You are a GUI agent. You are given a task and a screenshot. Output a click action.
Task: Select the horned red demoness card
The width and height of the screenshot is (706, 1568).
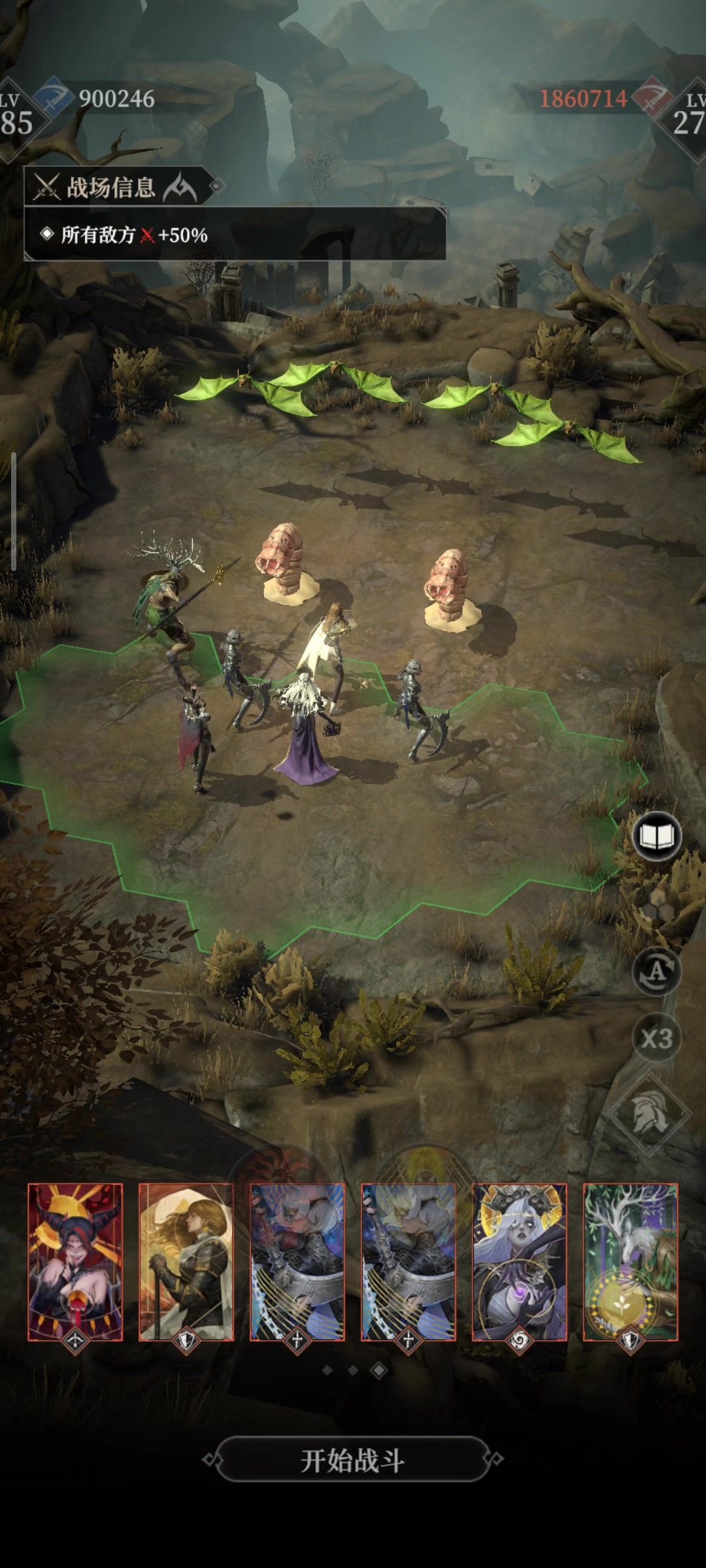click(x=75, y=1262)
